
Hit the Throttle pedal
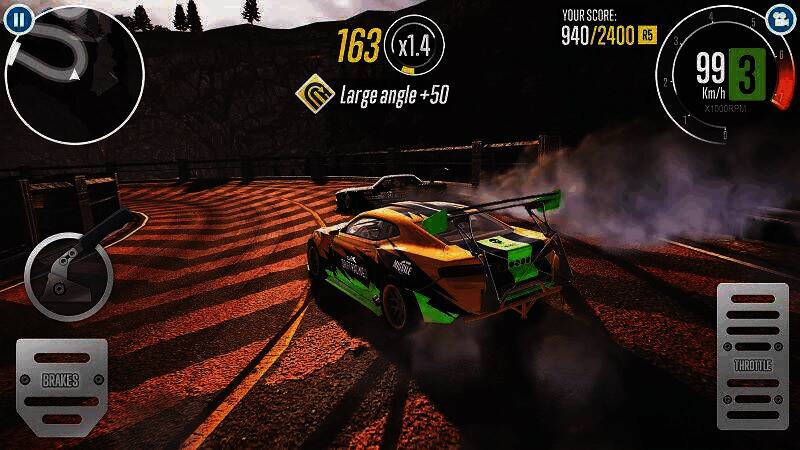tap(752, 356)
